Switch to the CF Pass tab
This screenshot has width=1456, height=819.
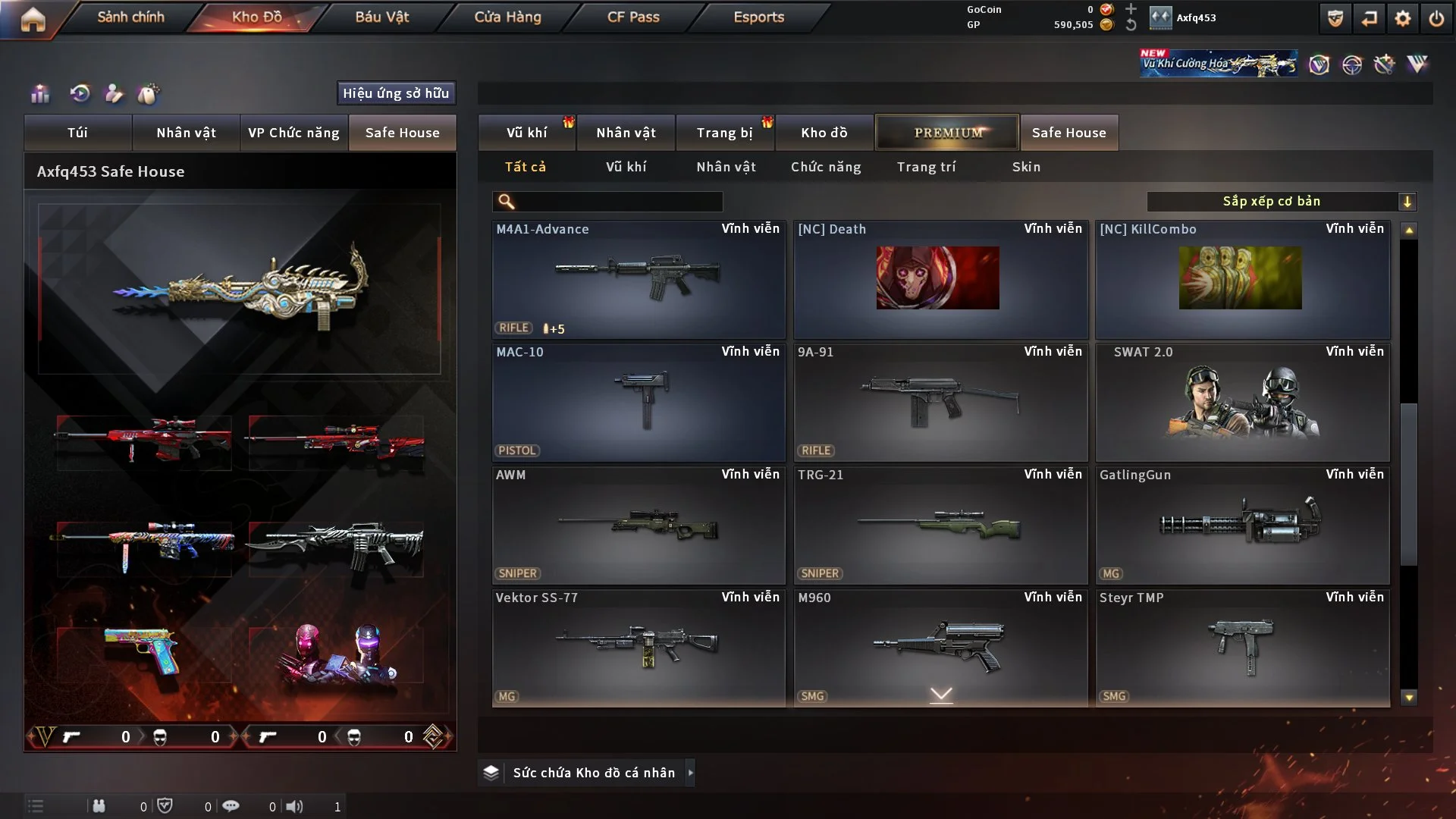point(633,17)
